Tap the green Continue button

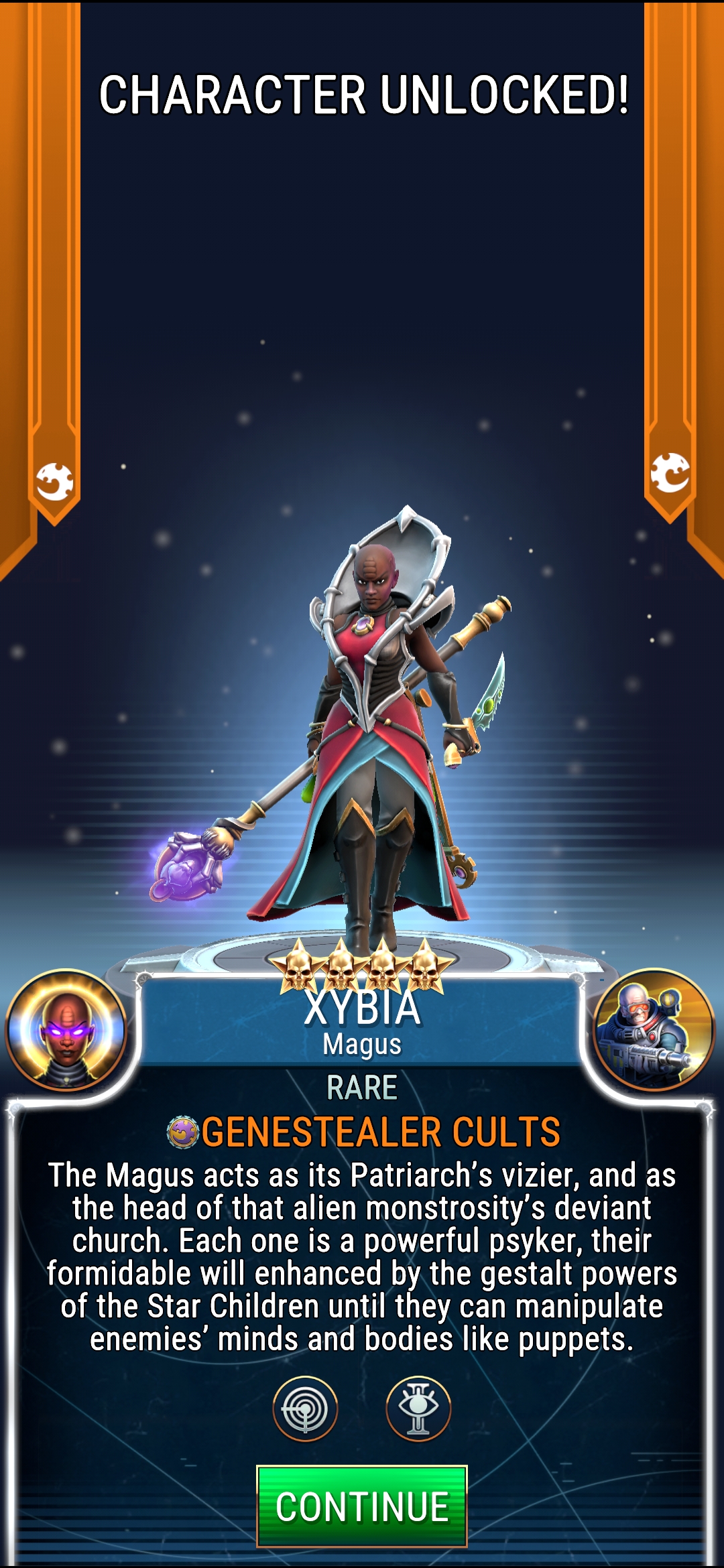[x=362, y=1506]
